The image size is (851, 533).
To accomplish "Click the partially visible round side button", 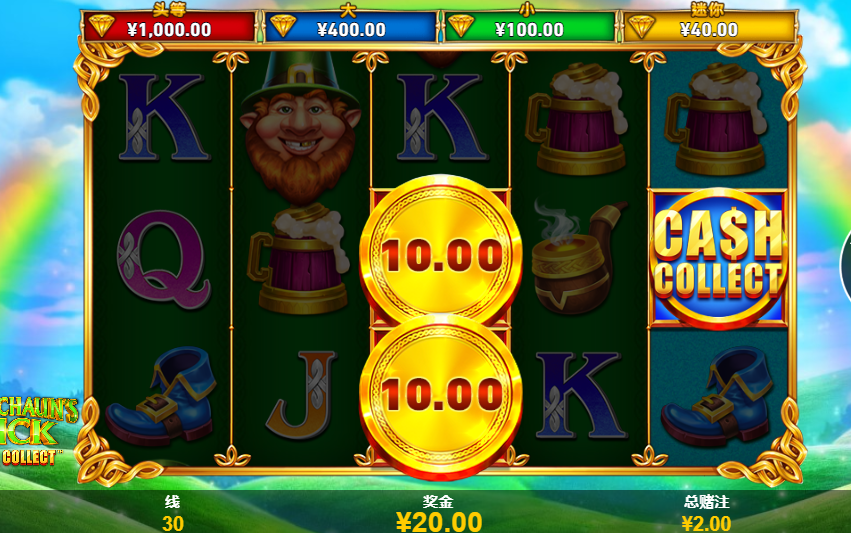I will coord(845,263).
